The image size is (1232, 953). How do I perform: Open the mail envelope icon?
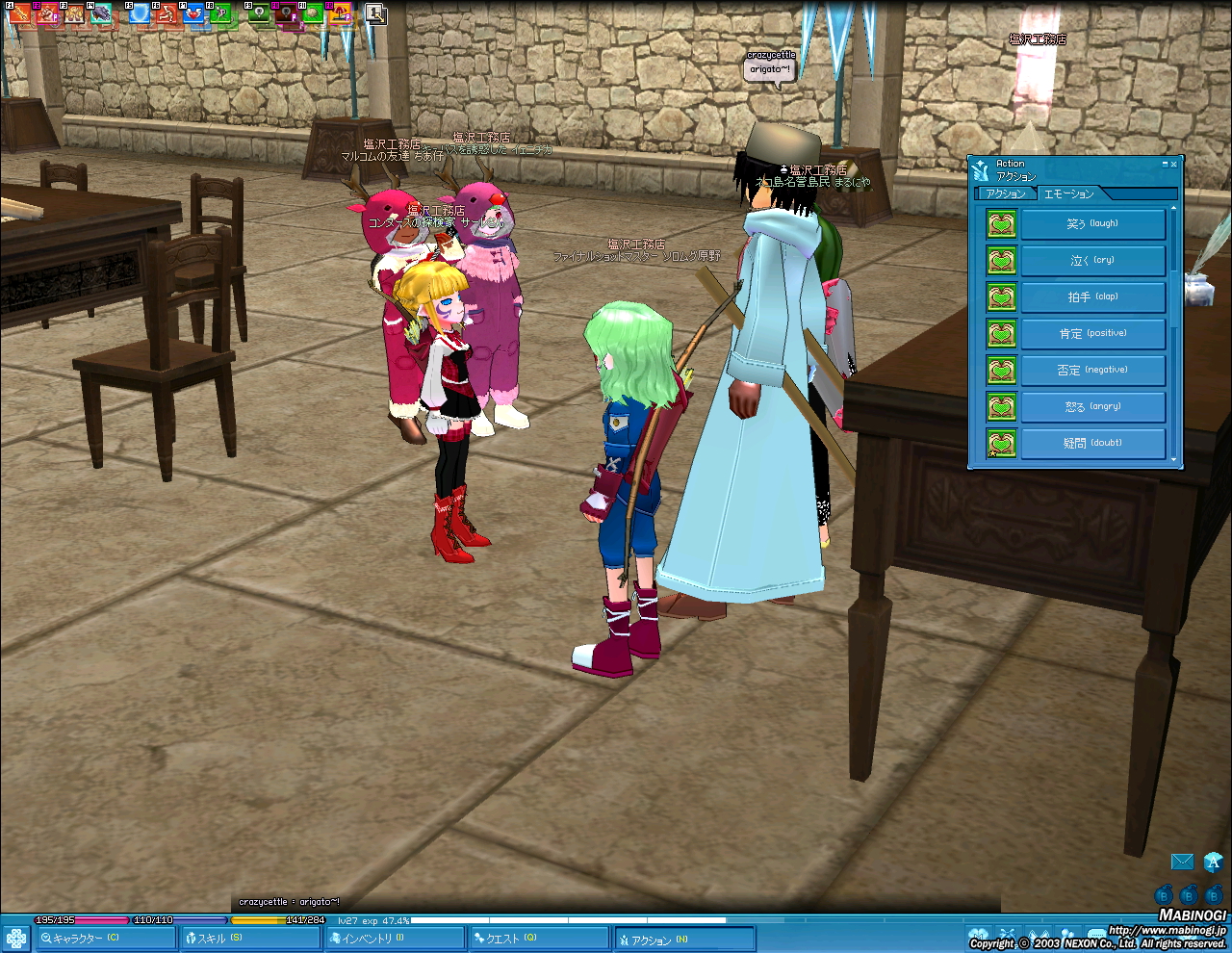pos(1182,862)
